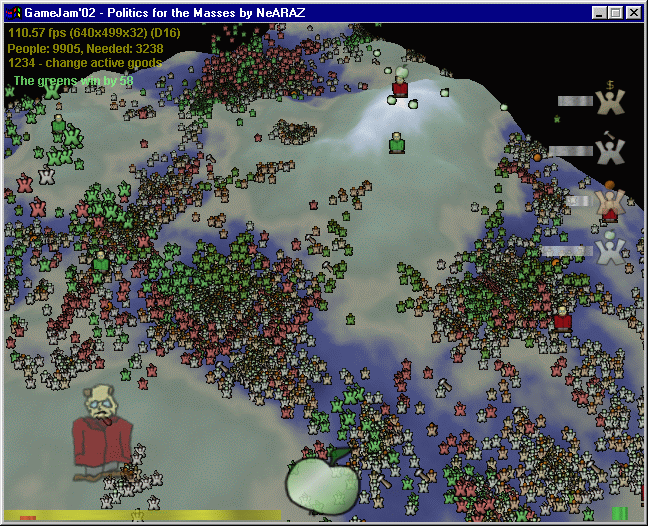
Task: Choose the hammer goods icon
Action: (608, 149)
